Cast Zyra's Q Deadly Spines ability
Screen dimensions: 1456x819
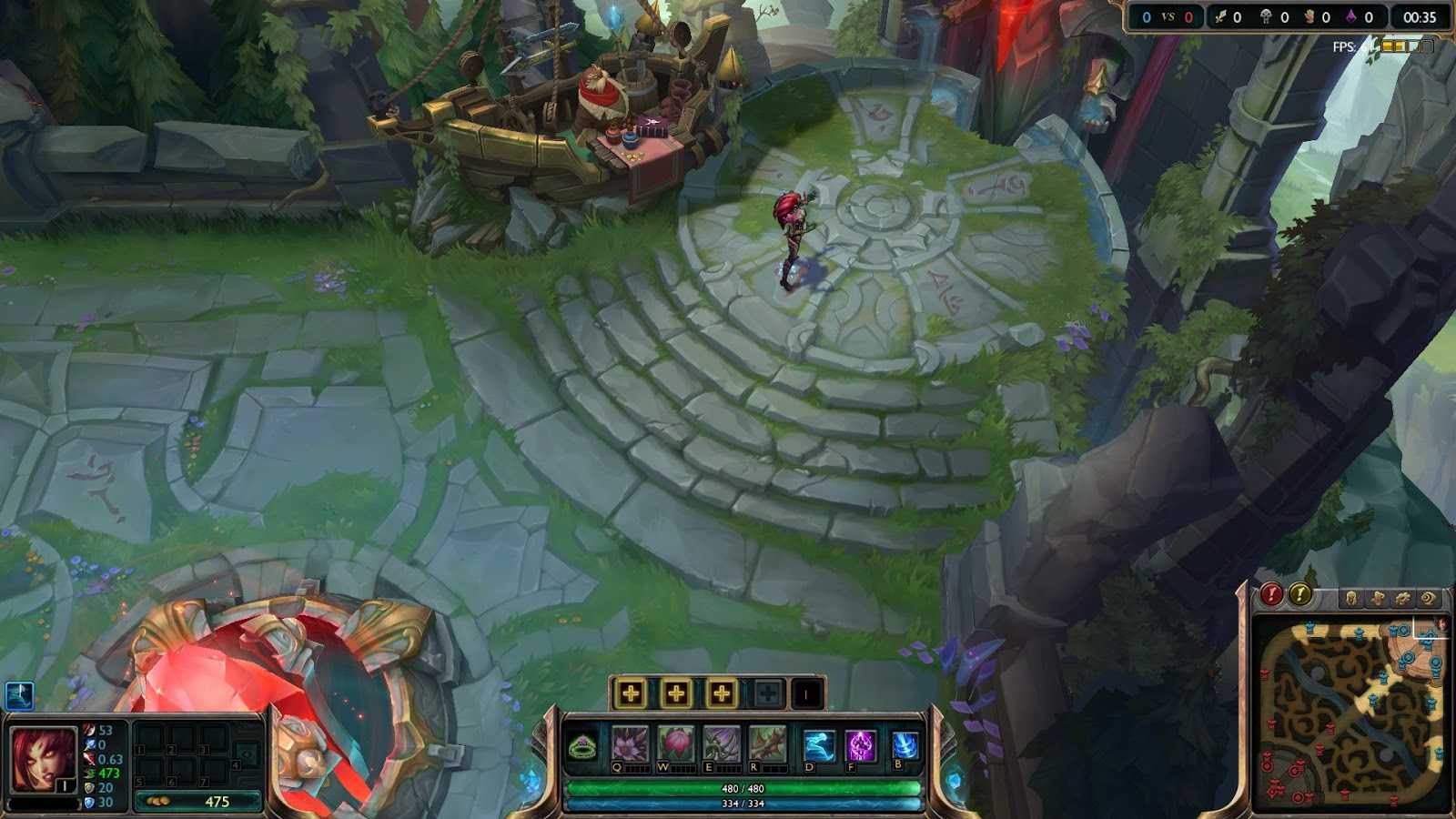(x=631, y=742)
